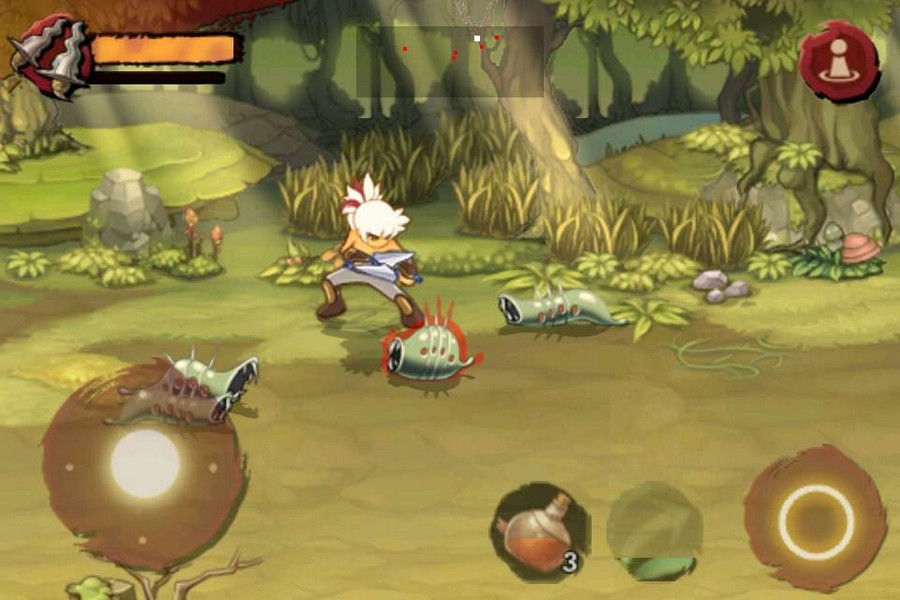Tap the round attack button

click(815, 520)
